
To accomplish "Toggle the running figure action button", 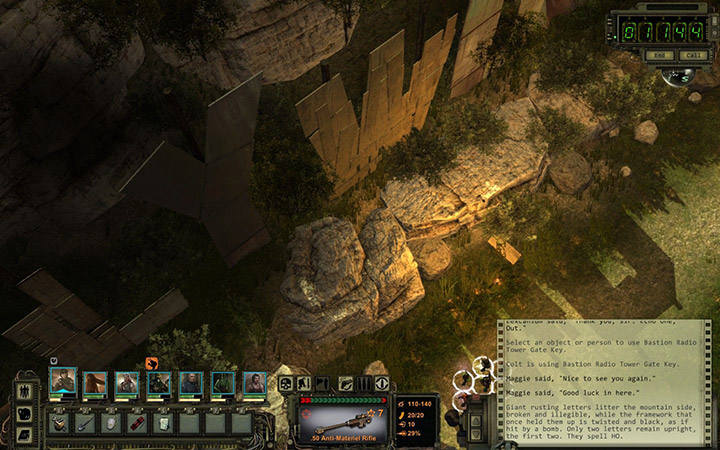I will coord(301,383).
